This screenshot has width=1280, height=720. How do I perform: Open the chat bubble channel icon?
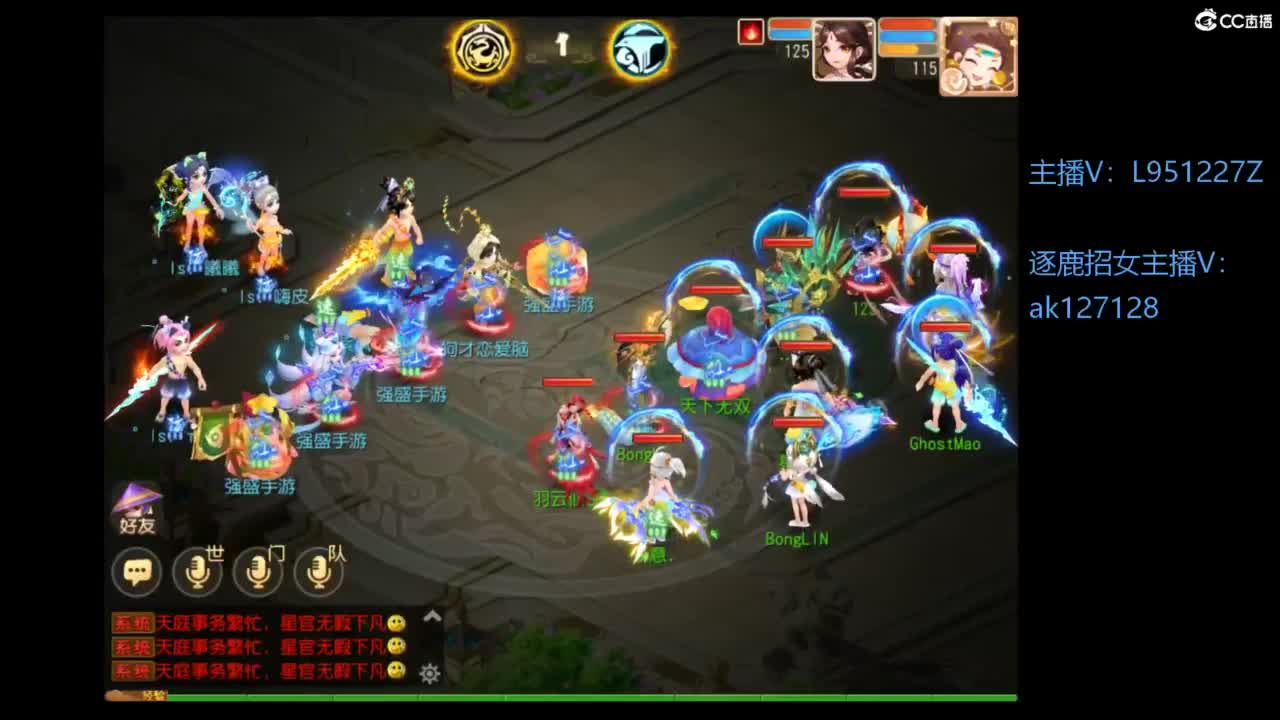(x=137, y=570)
